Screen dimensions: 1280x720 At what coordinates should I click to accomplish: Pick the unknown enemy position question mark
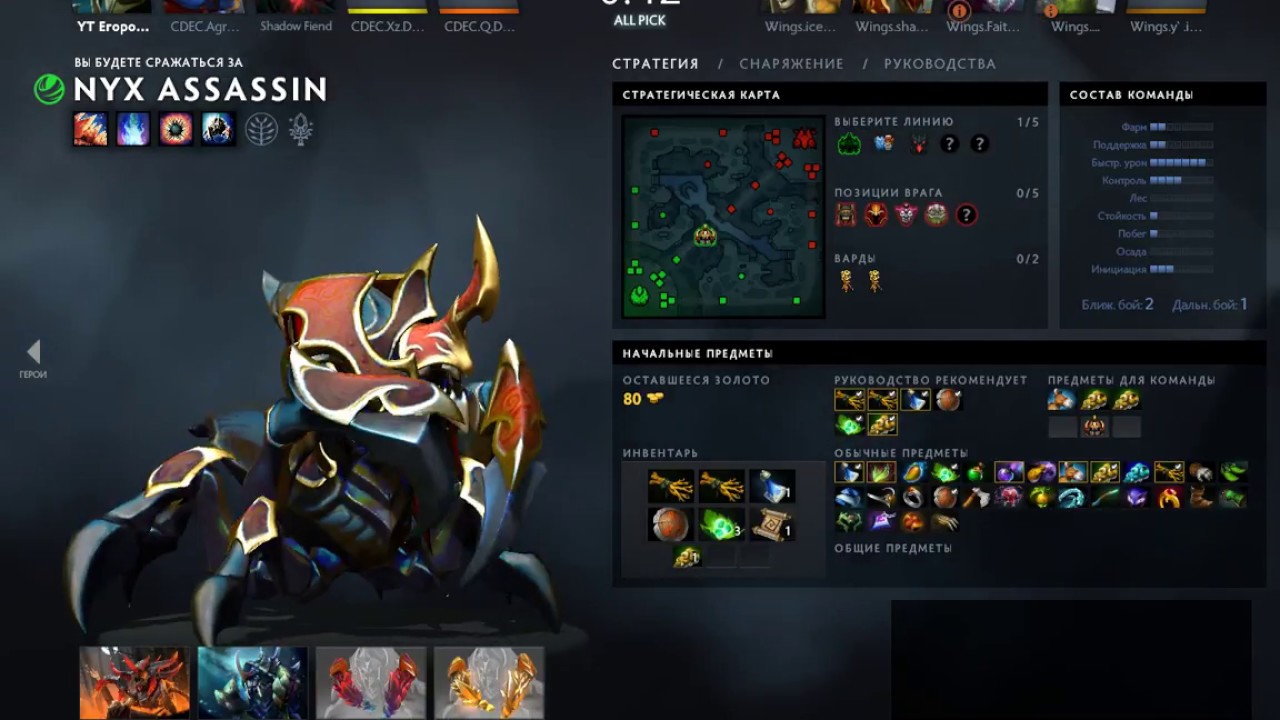pos(966,215)
